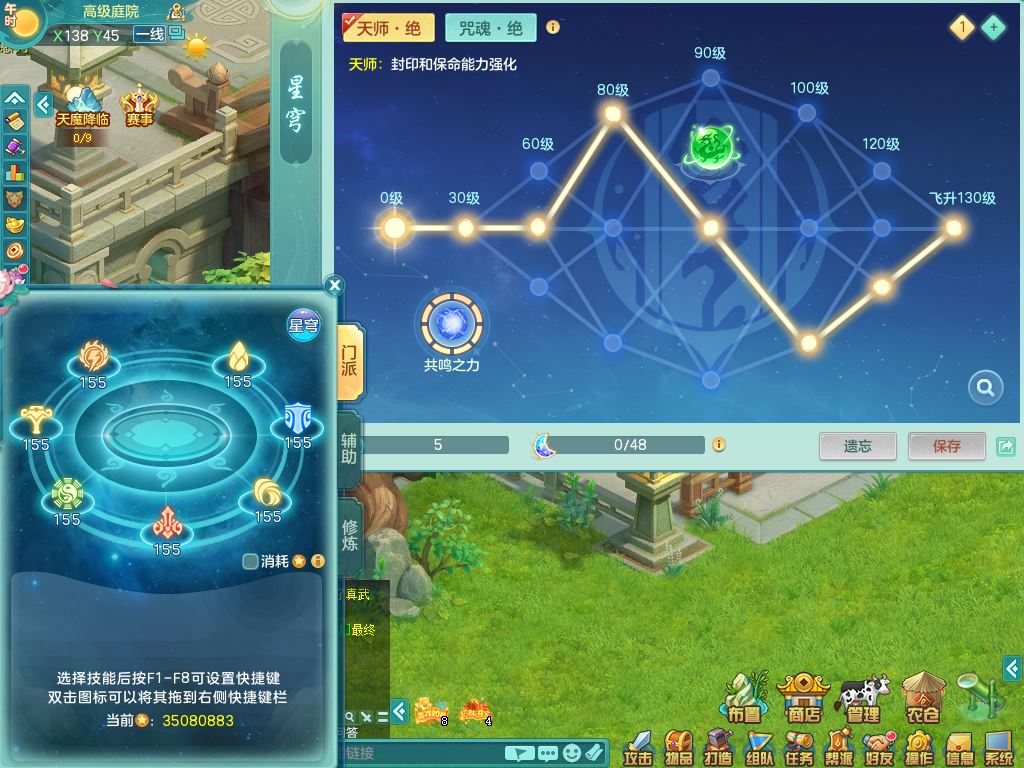The image size is (1024, 768).
Task: Open the 修炼 side tab
Action: click(x=350, y=536)
